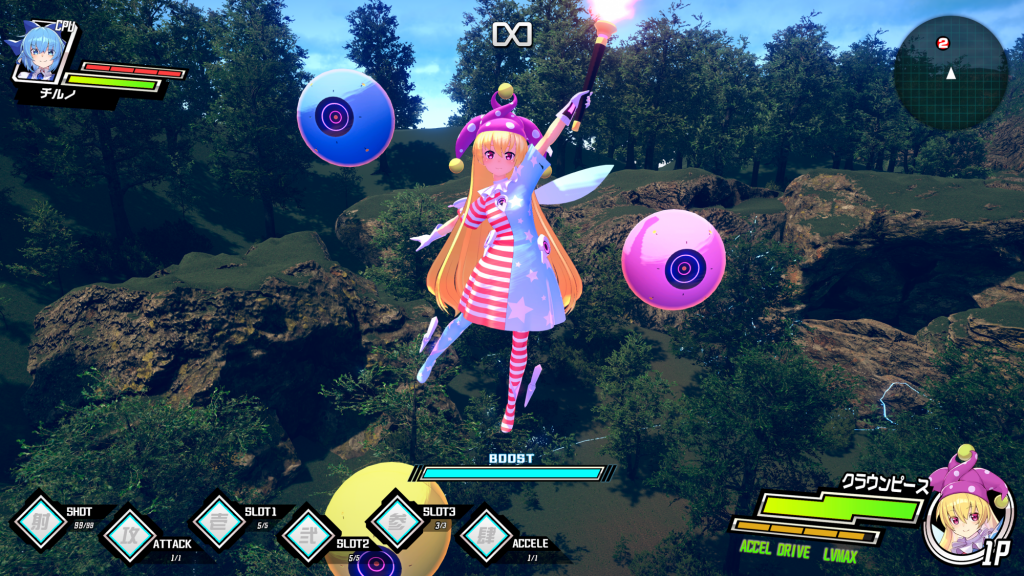Screen dimensions: 1024x576
Task: Select the SHOT skill diamond icon
Action: point(40,522)
